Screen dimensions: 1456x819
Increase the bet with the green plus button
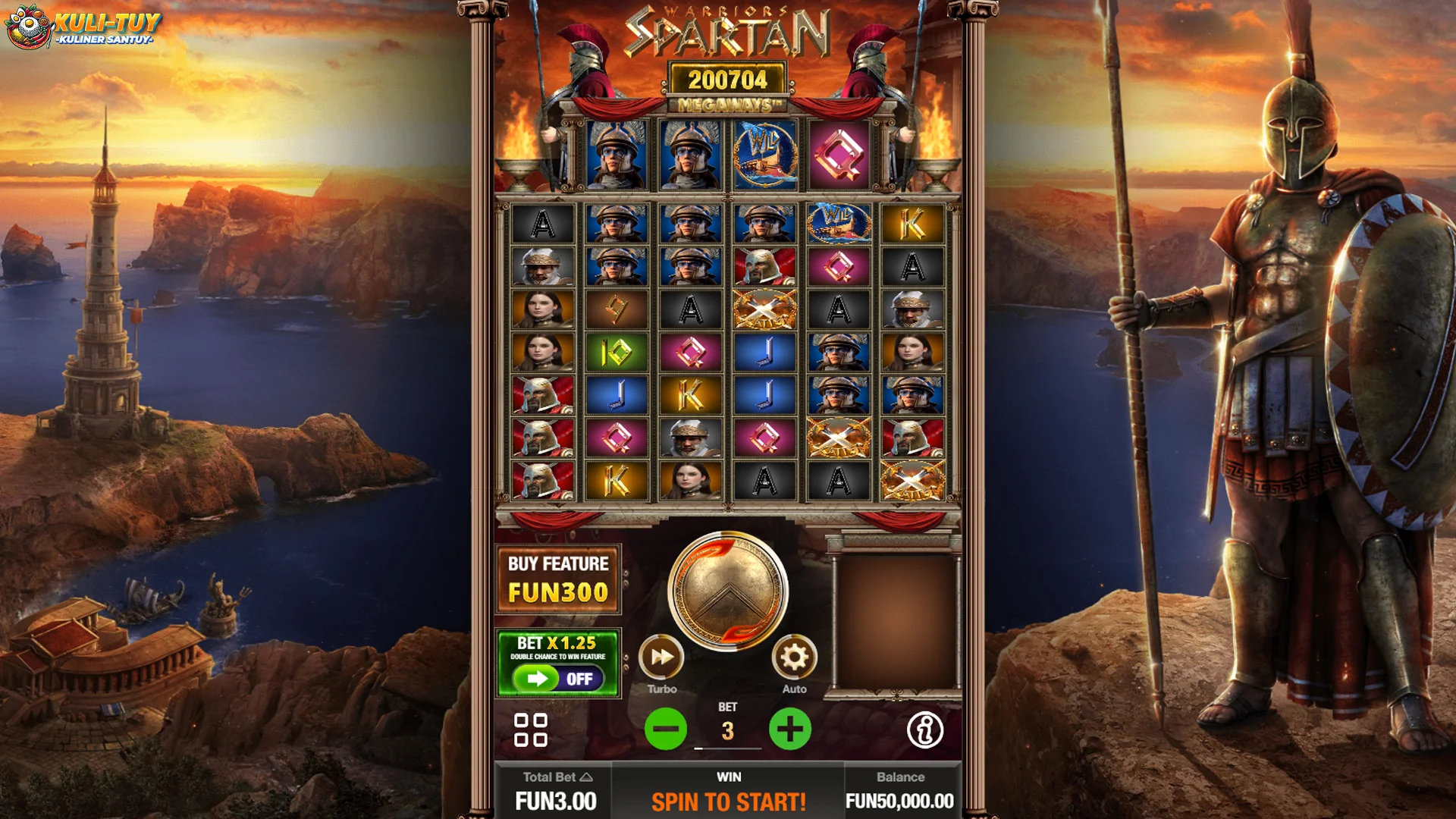coord(790,730)
